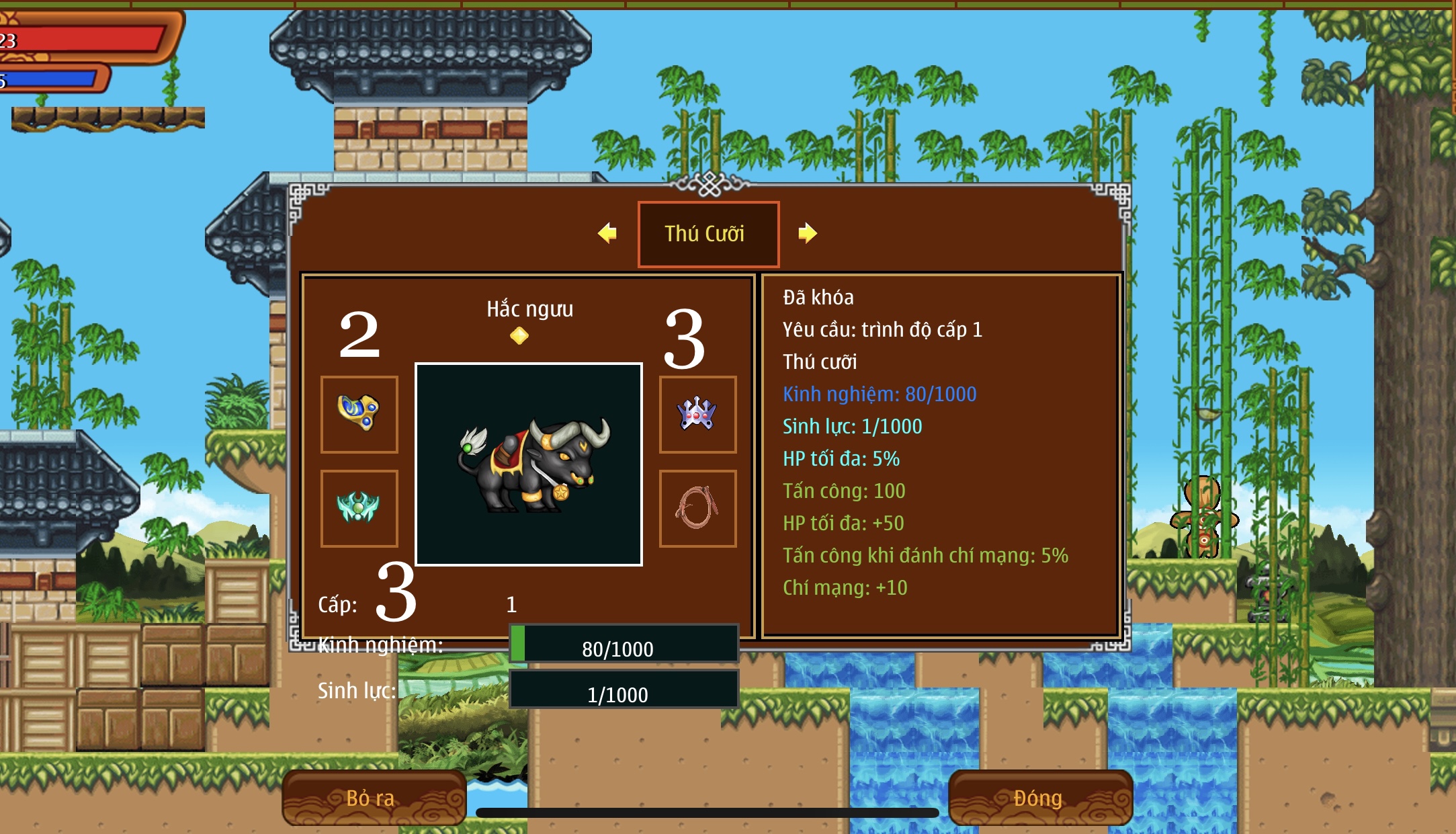1456x834 pixels.
Task: Go to the previous tab with left arrow
Action: coord(607,233)
